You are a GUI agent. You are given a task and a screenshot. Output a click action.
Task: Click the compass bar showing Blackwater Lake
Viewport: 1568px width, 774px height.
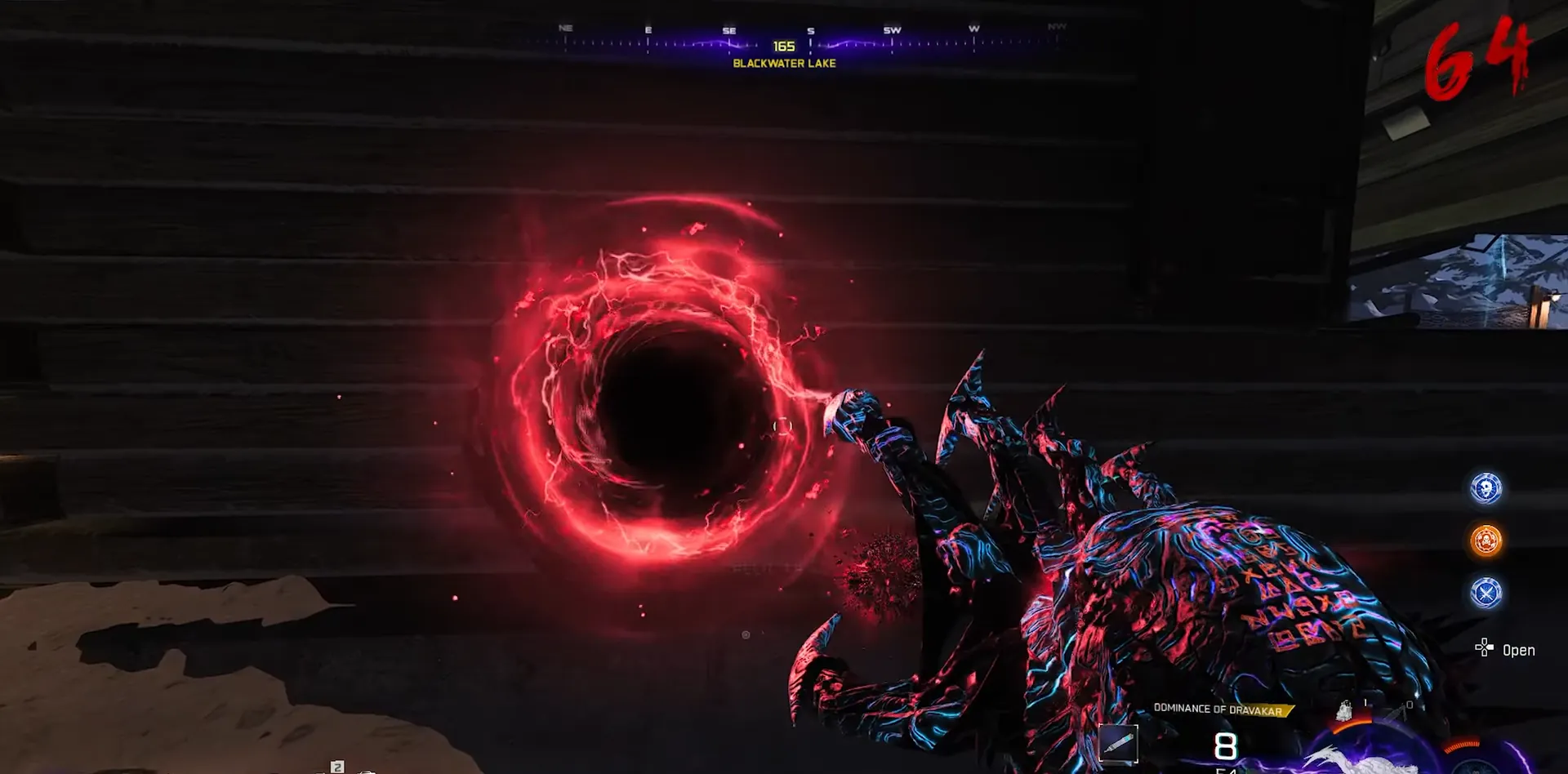point(784,45)
